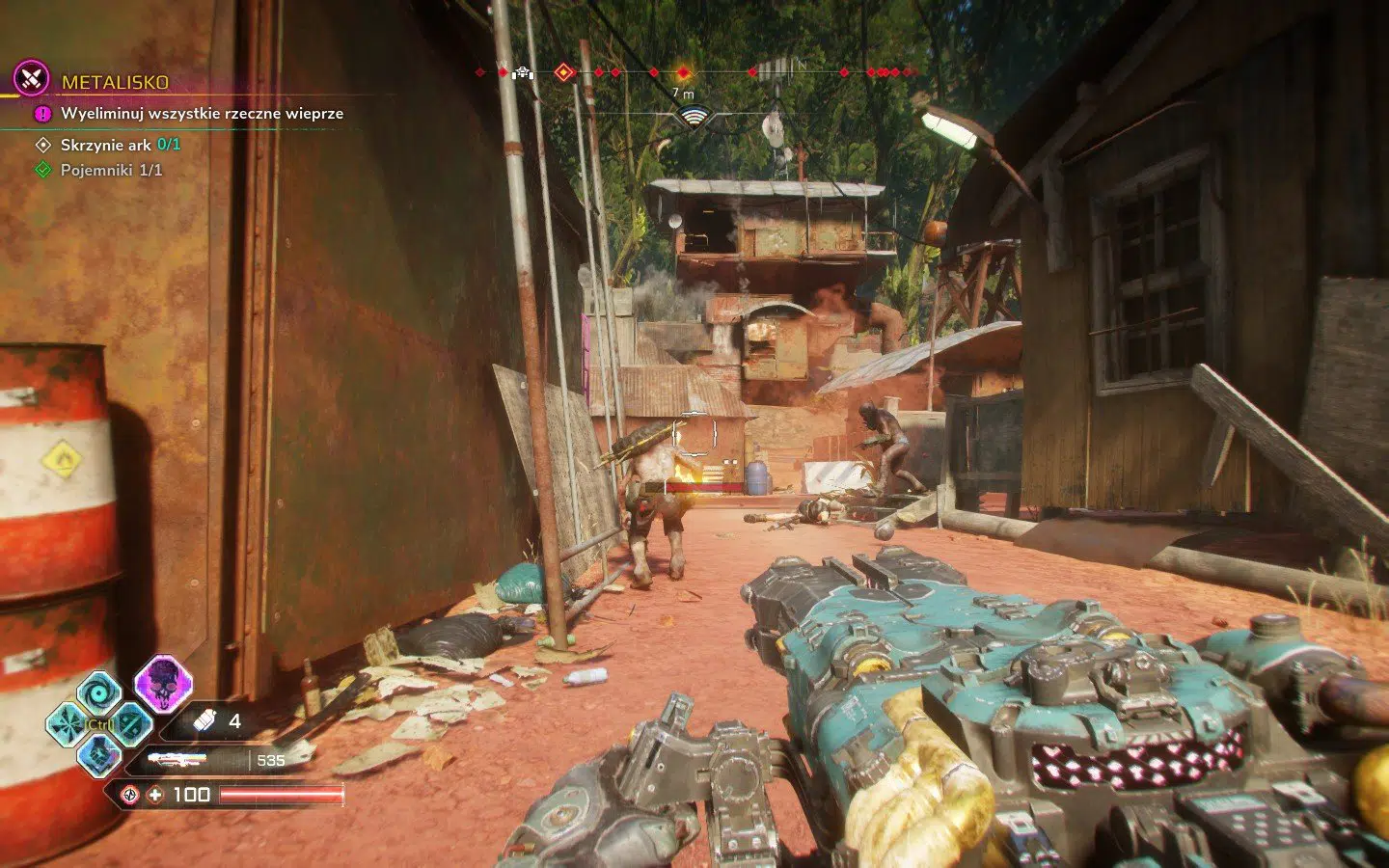Click the cyan Vortex ability icon
Viewport: 1389px width, 868px height.
coord(99,692)
